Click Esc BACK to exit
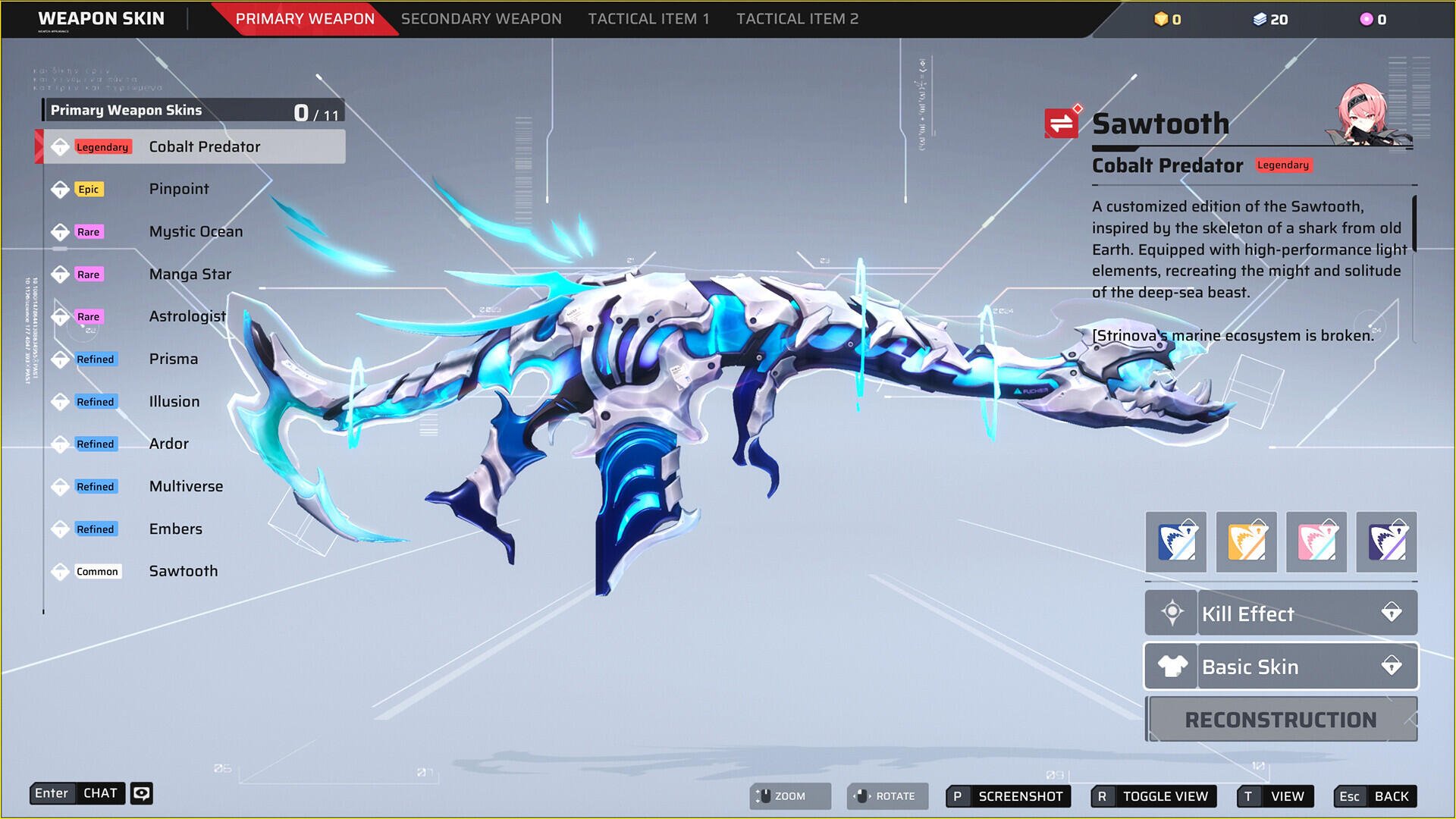The height and width of the screenshot is (819, 1456). 1375,796
